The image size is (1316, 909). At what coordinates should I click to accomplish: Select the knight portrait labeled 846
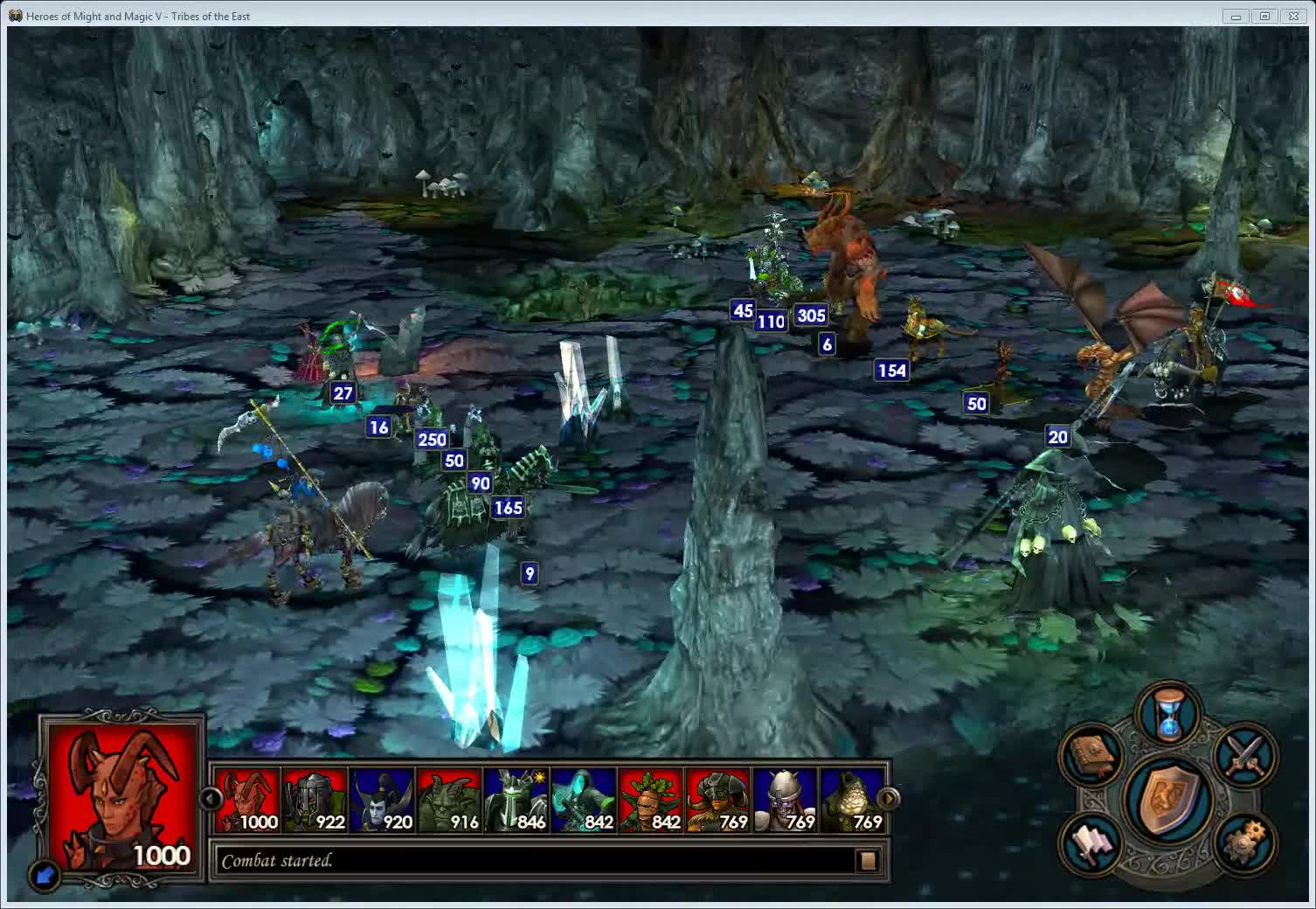[517, 799]
